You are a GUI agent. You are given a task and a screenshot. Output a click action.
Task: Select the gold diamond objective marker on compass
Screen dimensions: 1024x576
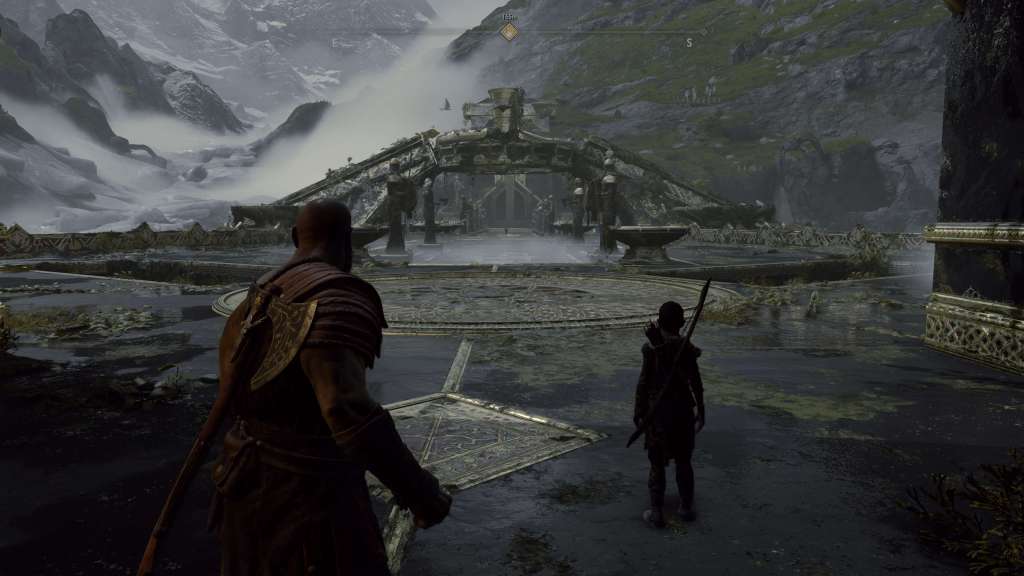509,32
